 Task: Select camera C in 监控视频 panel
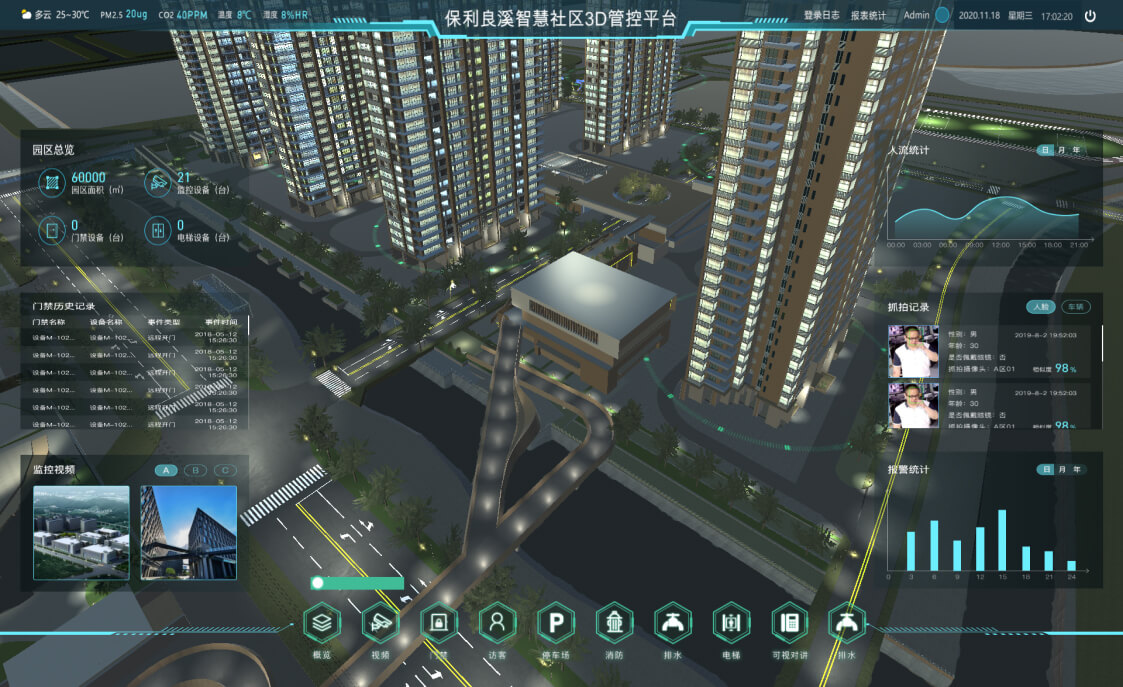click(225, 470)
